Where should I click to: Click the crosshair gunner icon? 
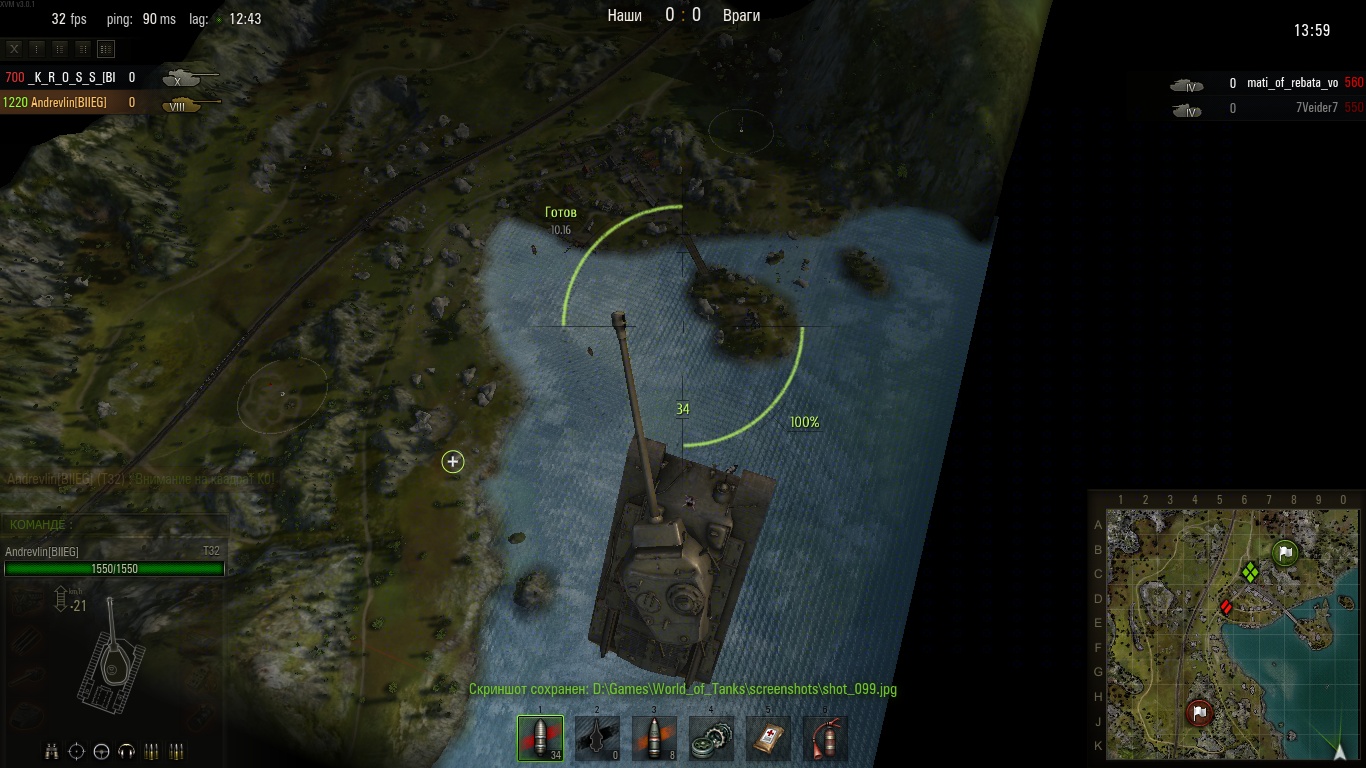pos(76,751)
